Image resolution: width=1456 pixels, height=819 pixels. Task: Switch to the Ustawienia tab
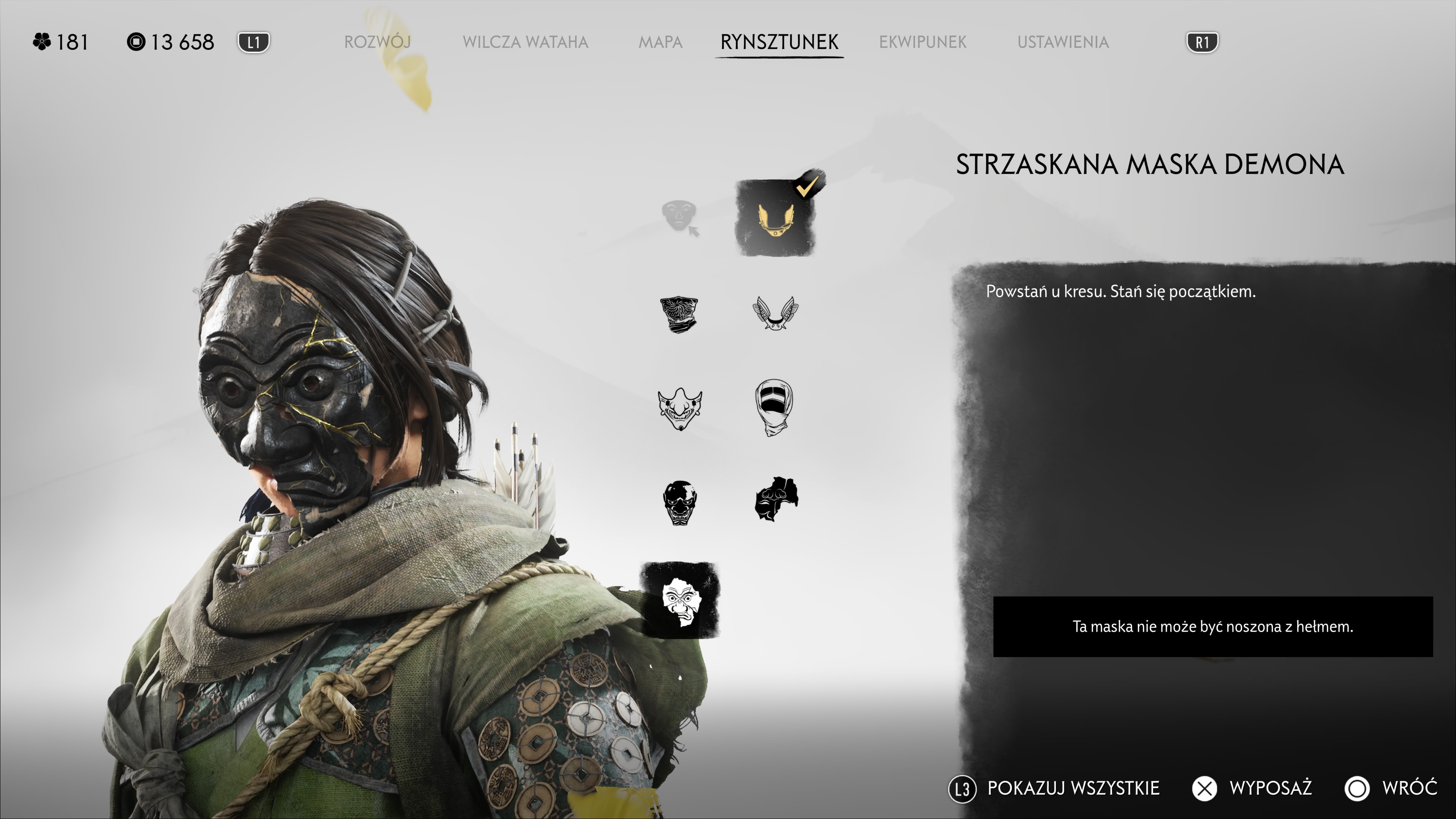[1062, 42]
